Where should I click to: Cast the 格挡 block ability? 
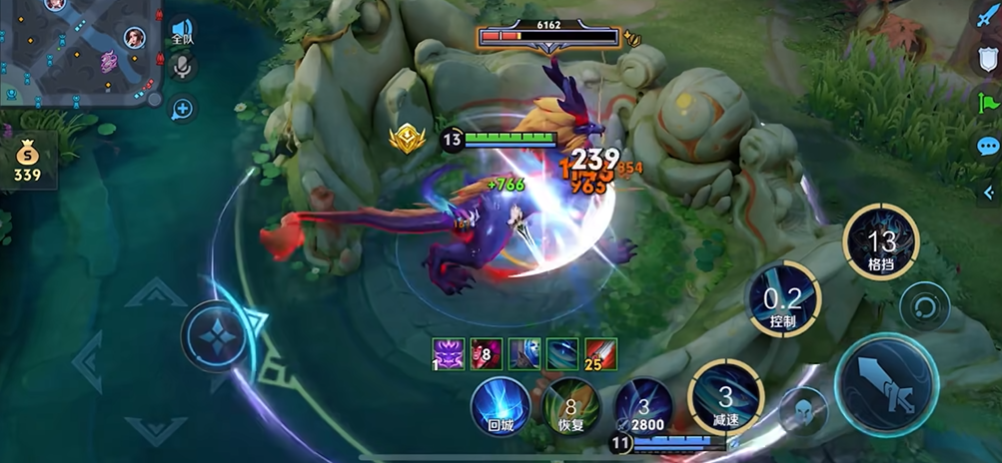881,242
